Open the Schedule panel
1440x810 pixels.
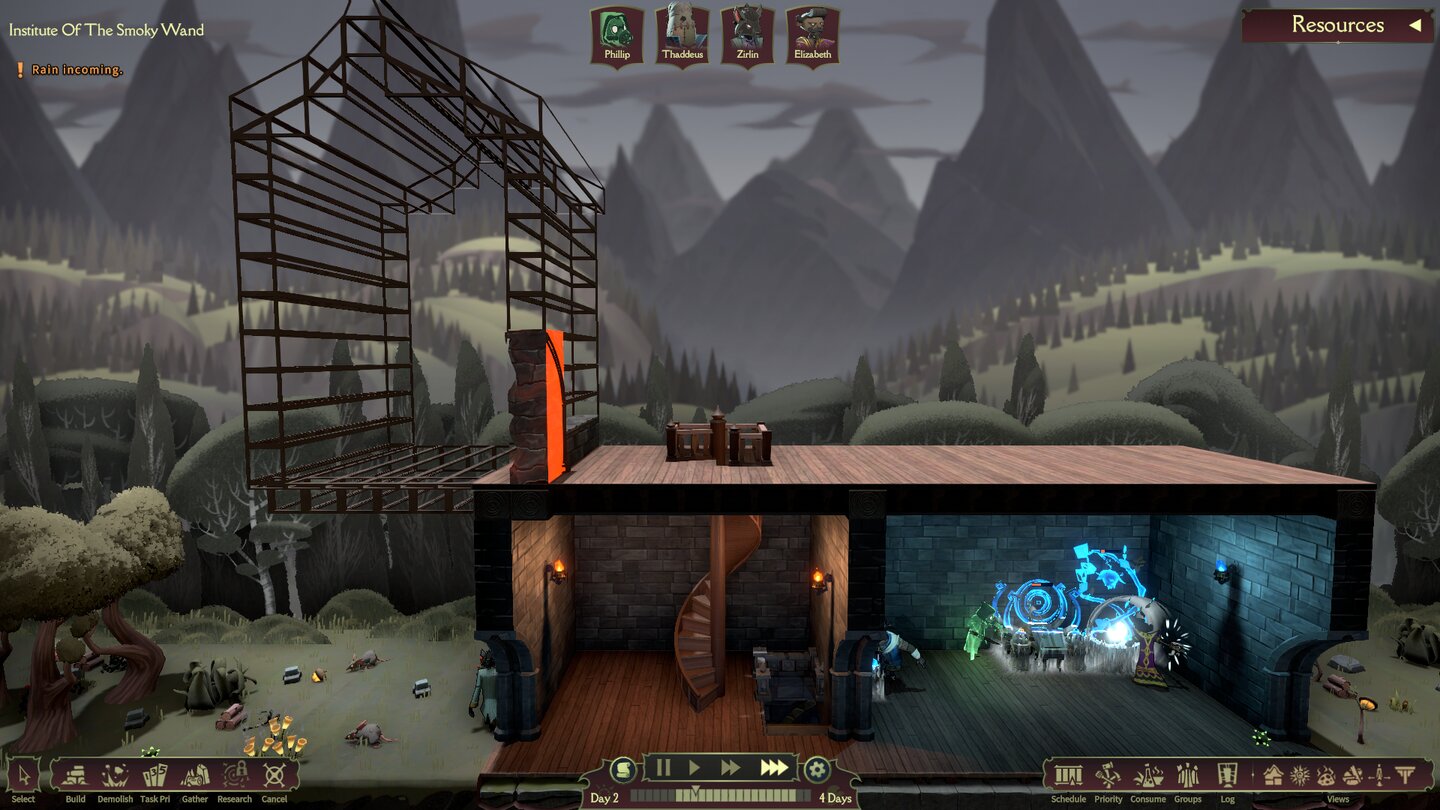tap(1068, 775)
